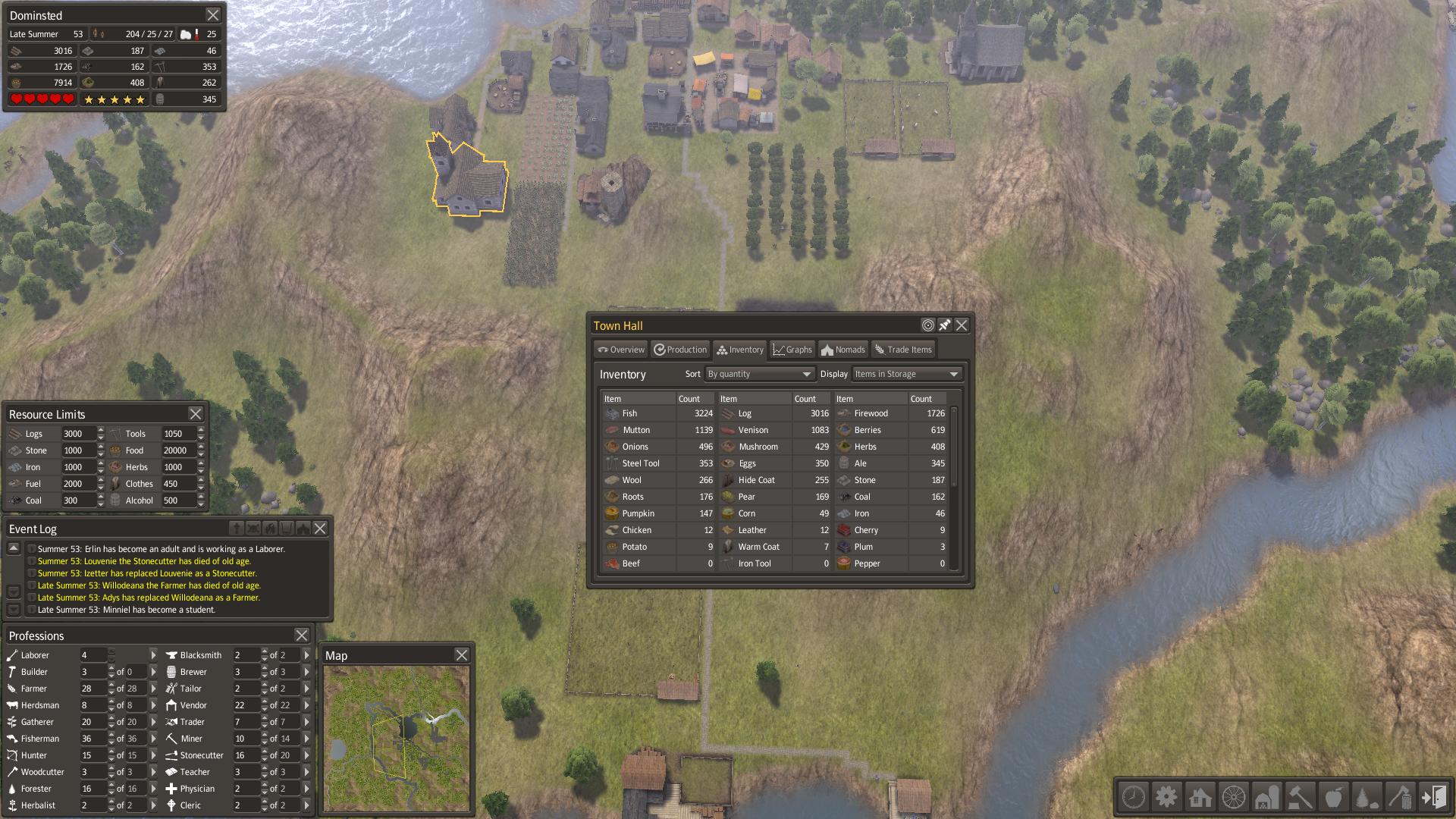Close the Map panel
This screenshot has height=819, width=1456.
pyautogui.click(x=462, y=655)
